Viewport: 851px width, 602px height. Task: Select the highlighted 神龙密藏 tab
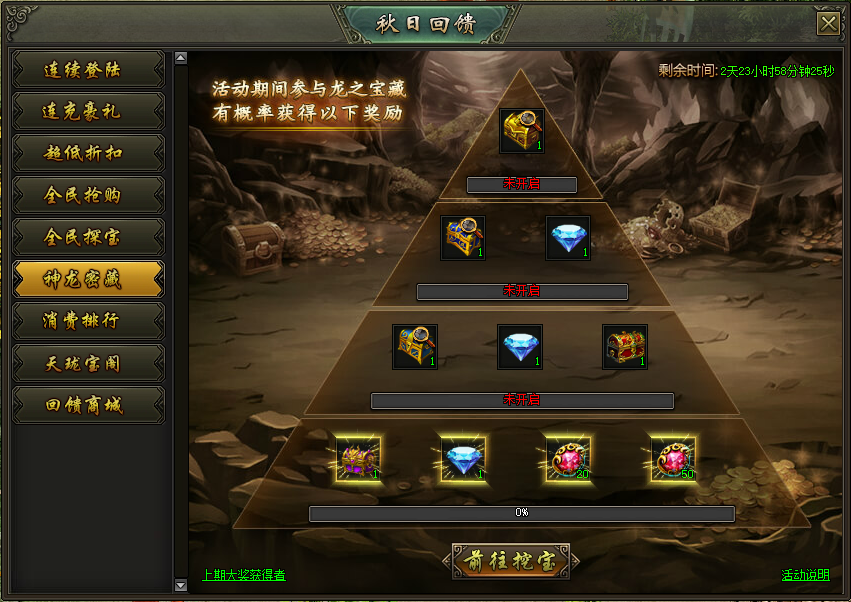pyautogui.click(x=88, y=280)
